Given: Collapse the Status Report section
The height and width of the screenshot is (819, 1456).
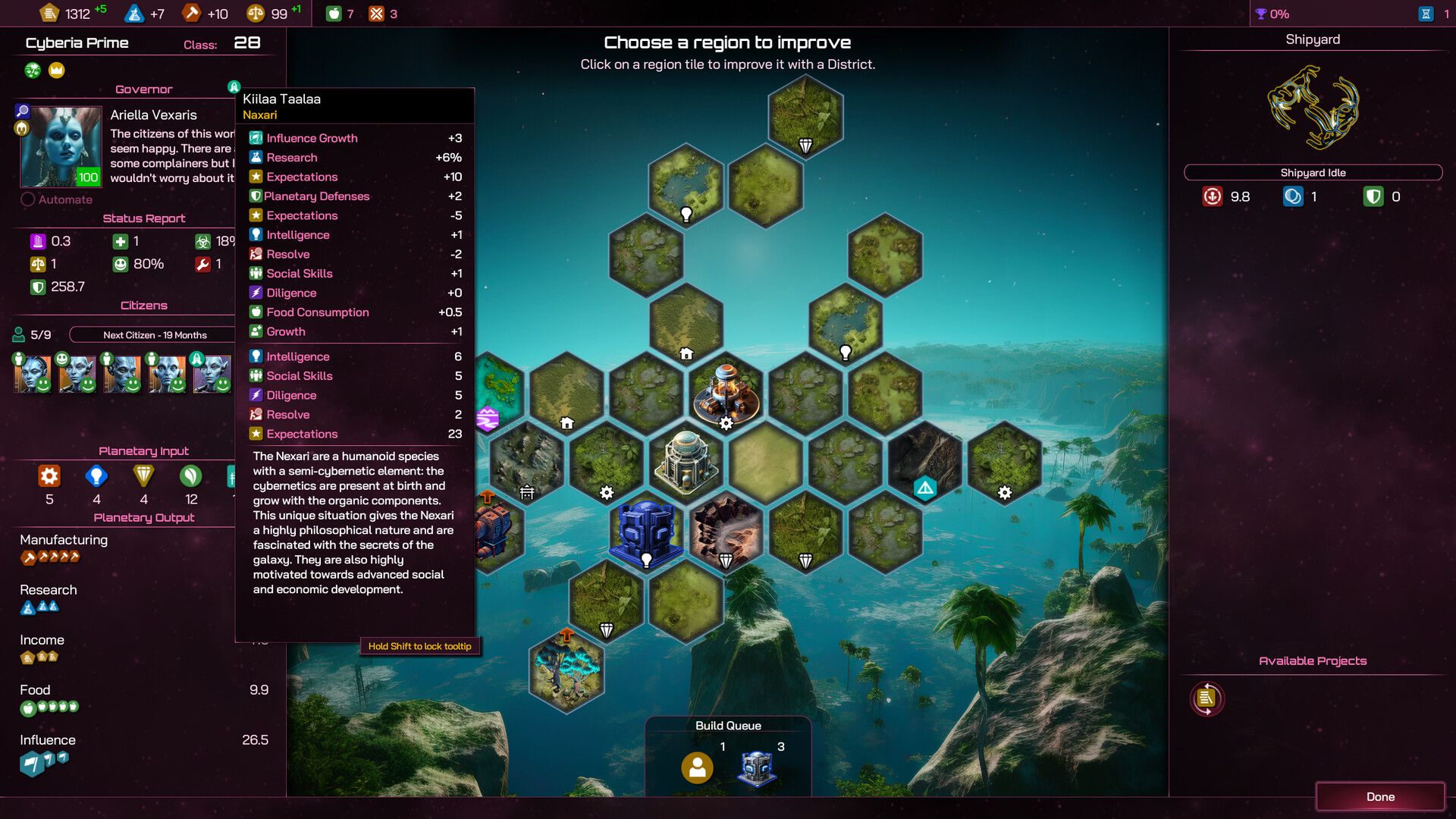Looking at the screenshot, I should pyautogui.click(x=144, y=218).
